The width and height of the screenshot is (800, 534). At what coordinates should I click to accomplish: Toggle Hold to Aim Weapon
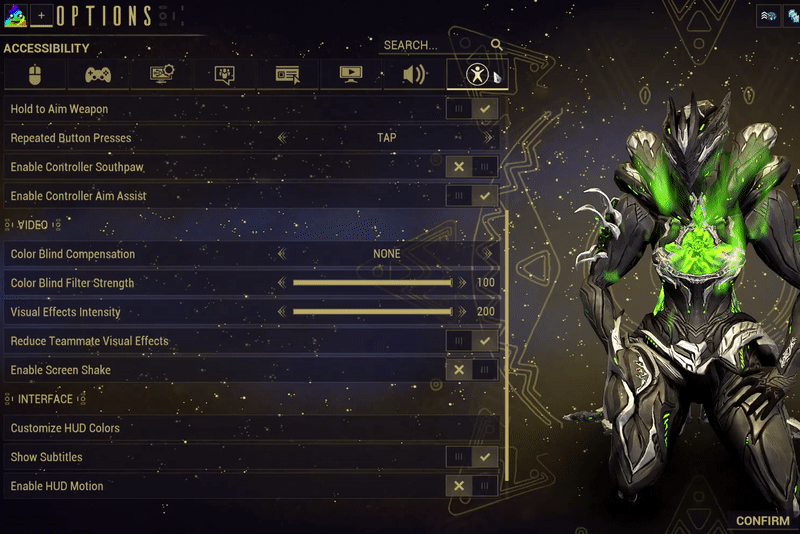pos(472,108)
